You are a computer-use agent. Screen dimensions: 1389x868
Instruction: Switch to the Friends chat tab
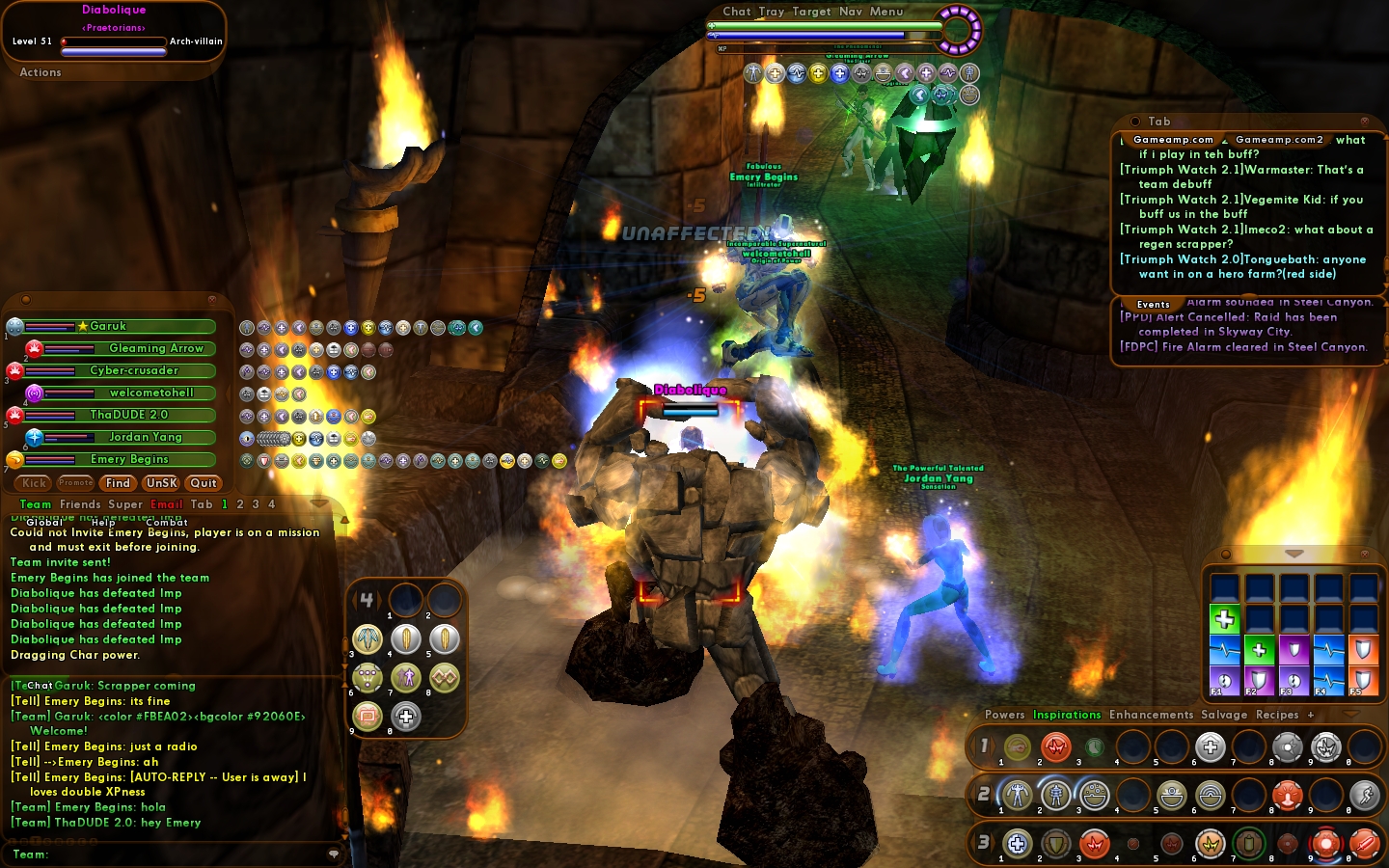pos(80,504)
